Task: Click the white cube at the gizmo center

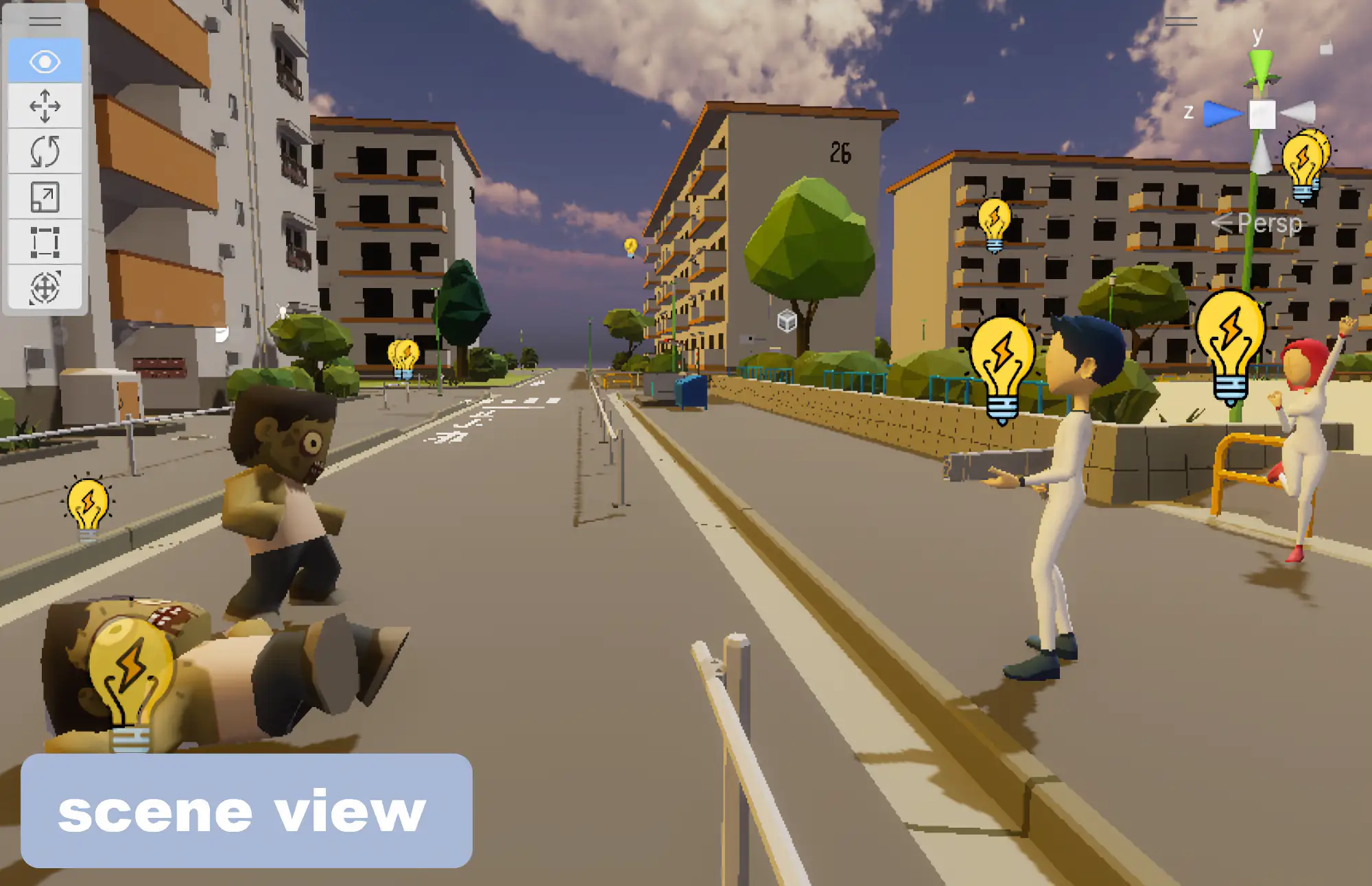Action: coord(1262,114)
